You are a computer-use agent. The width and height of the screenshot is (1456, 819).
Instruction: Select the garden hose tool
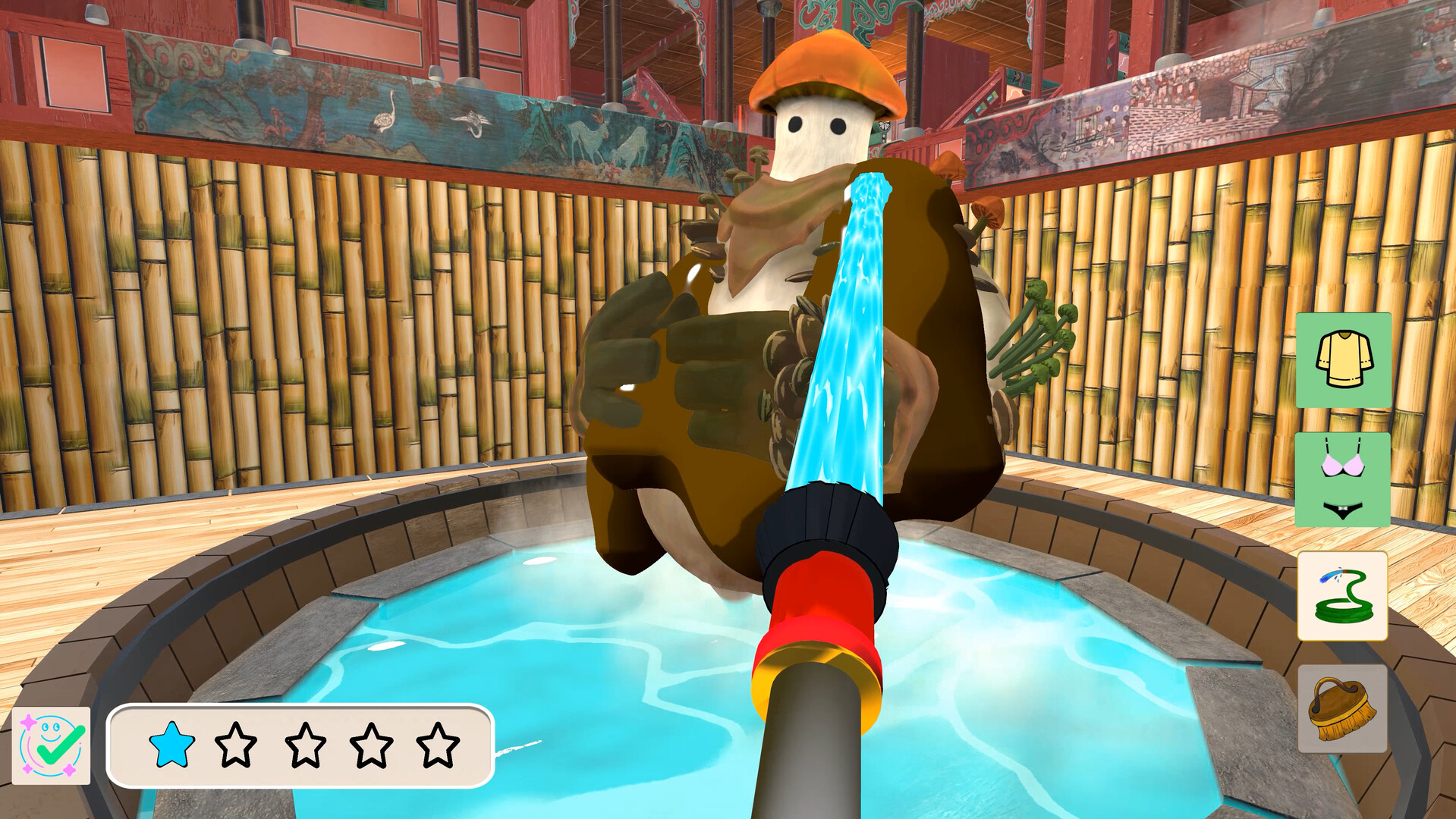(x=1341, y=595)
